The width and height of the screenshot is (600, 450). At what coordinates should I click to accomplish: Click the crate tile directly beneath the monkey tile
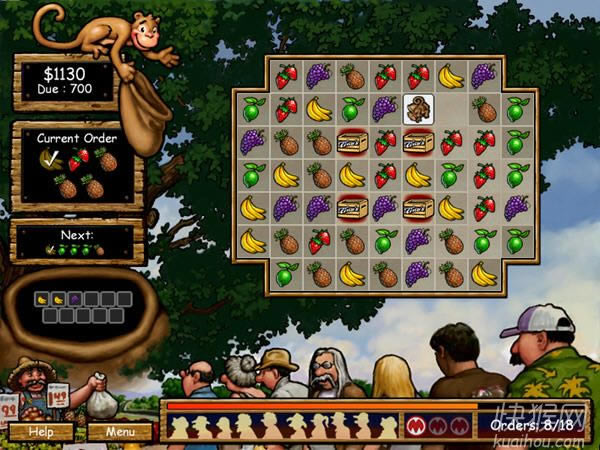pyautogui.click(x=418, y=142)
